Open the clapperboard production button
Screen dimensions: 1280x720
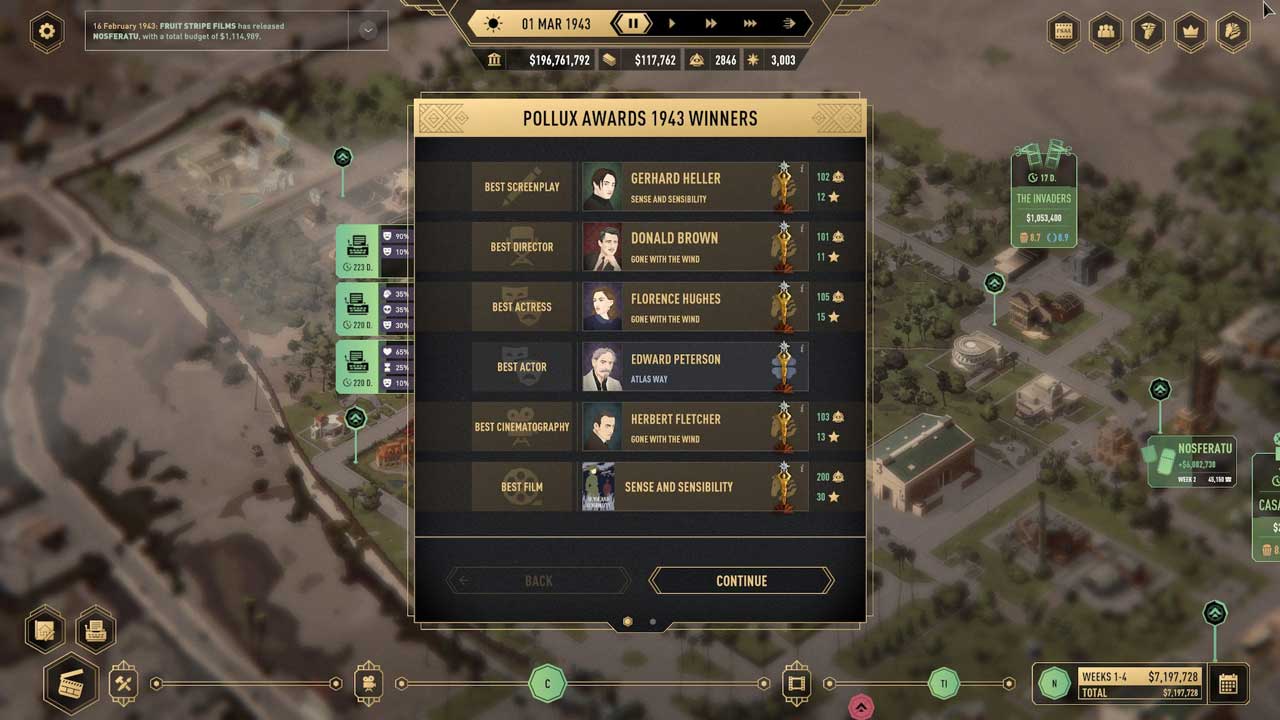tap(71, 684)
